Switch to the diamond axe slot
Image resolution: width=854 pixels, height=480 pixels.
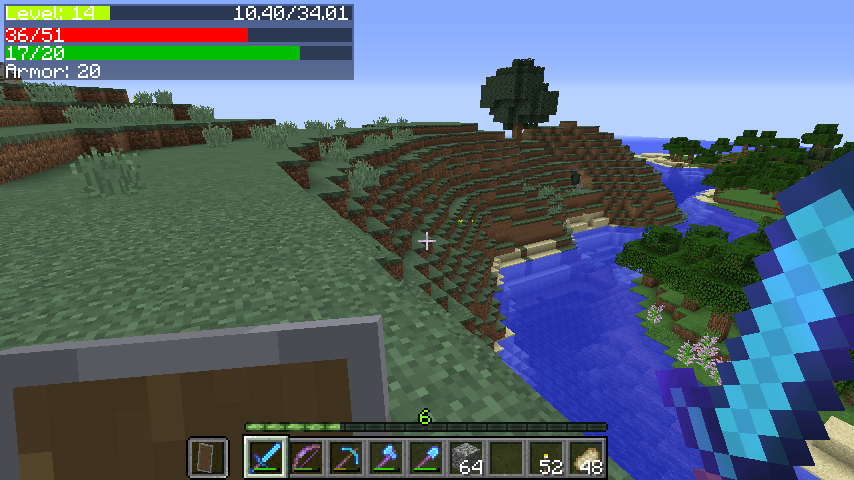click(386, 458)
